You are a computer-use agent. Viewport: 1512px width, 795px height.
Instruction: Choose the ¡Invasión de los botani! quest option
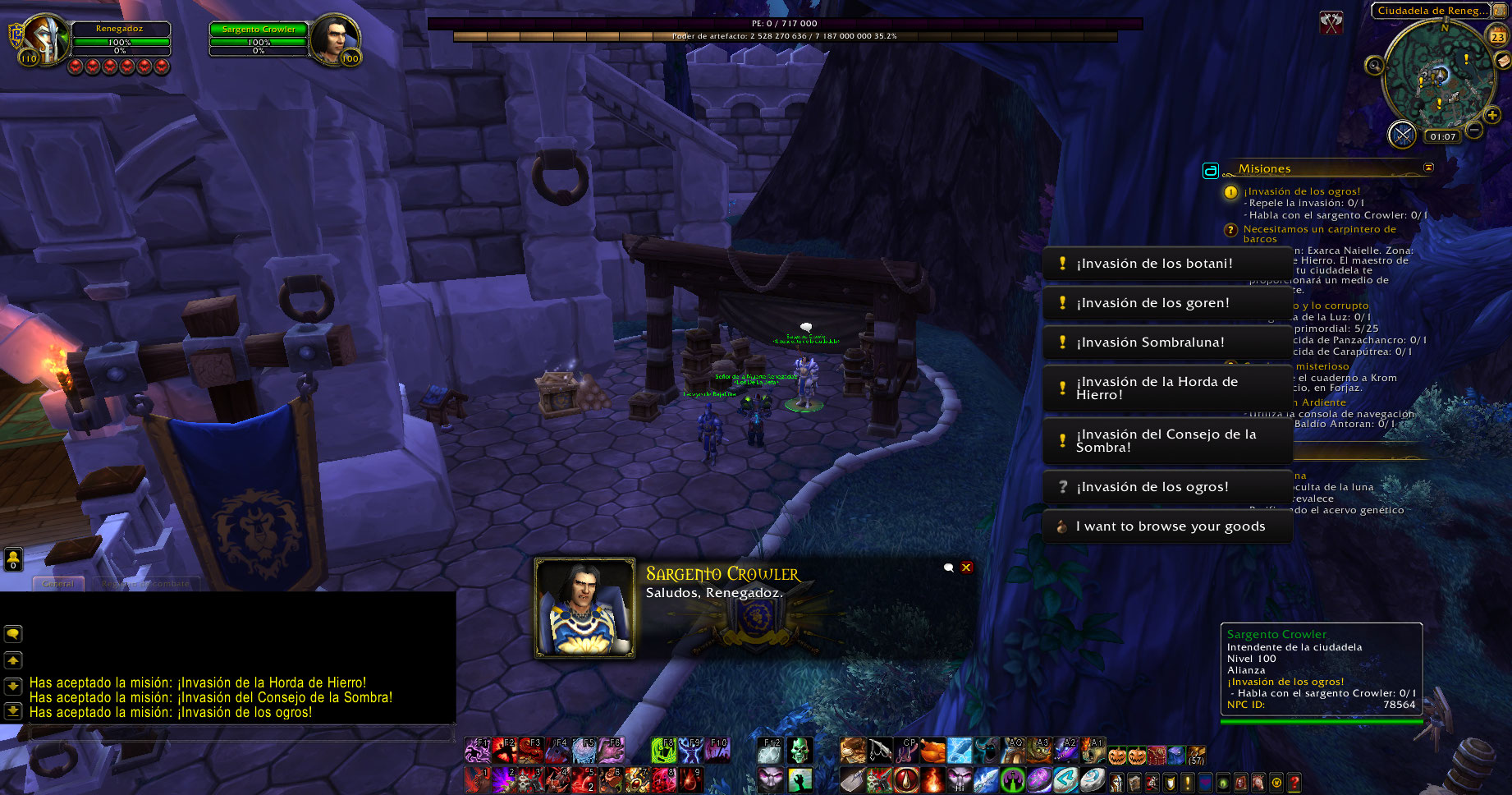pos(1166,264)
